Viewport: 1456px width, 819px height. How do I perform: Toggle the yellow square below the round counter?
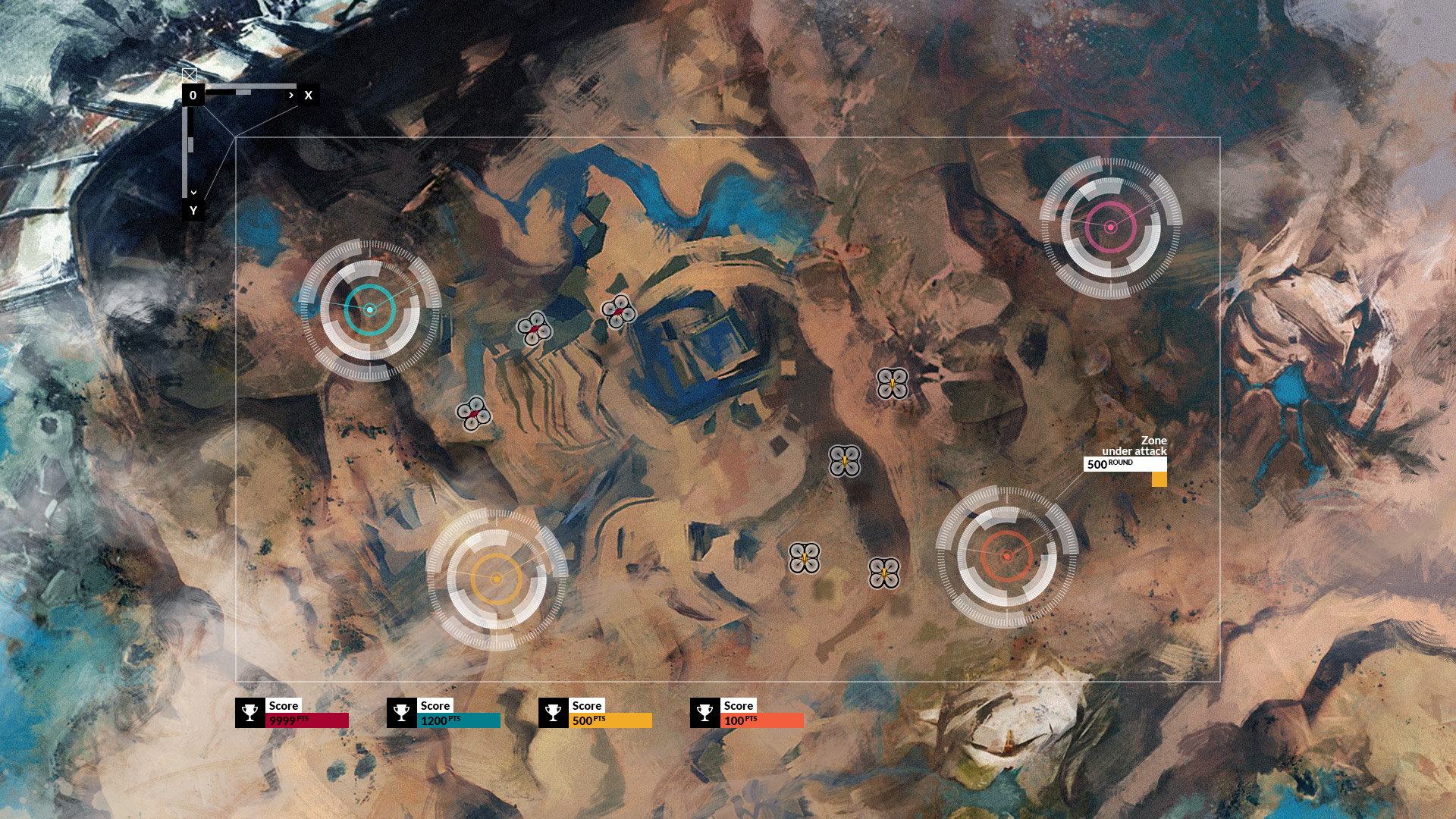(x=1159, y=479)
